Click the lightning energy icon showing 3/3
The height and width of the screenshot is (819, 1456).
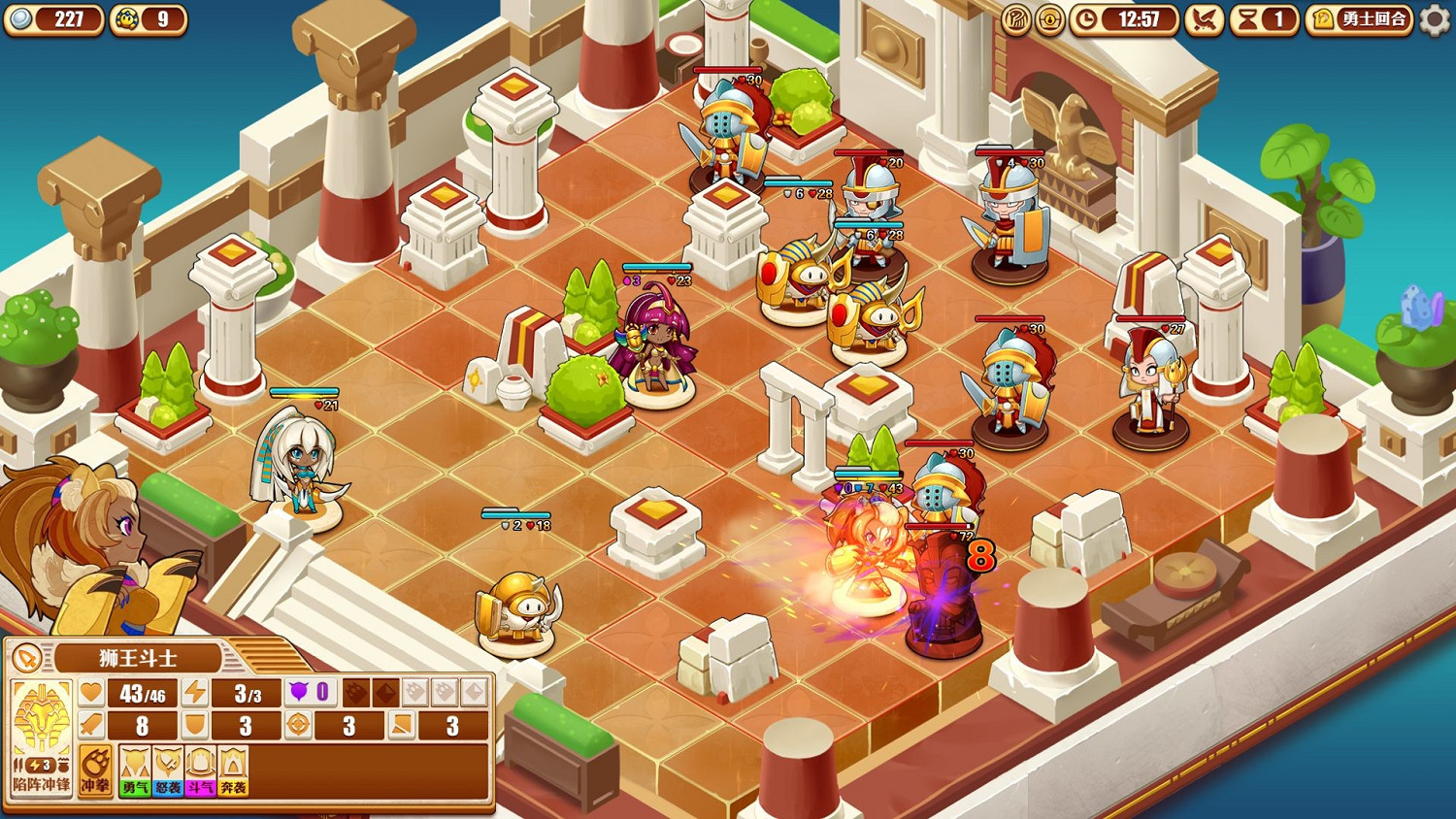[x=196, y=691]
